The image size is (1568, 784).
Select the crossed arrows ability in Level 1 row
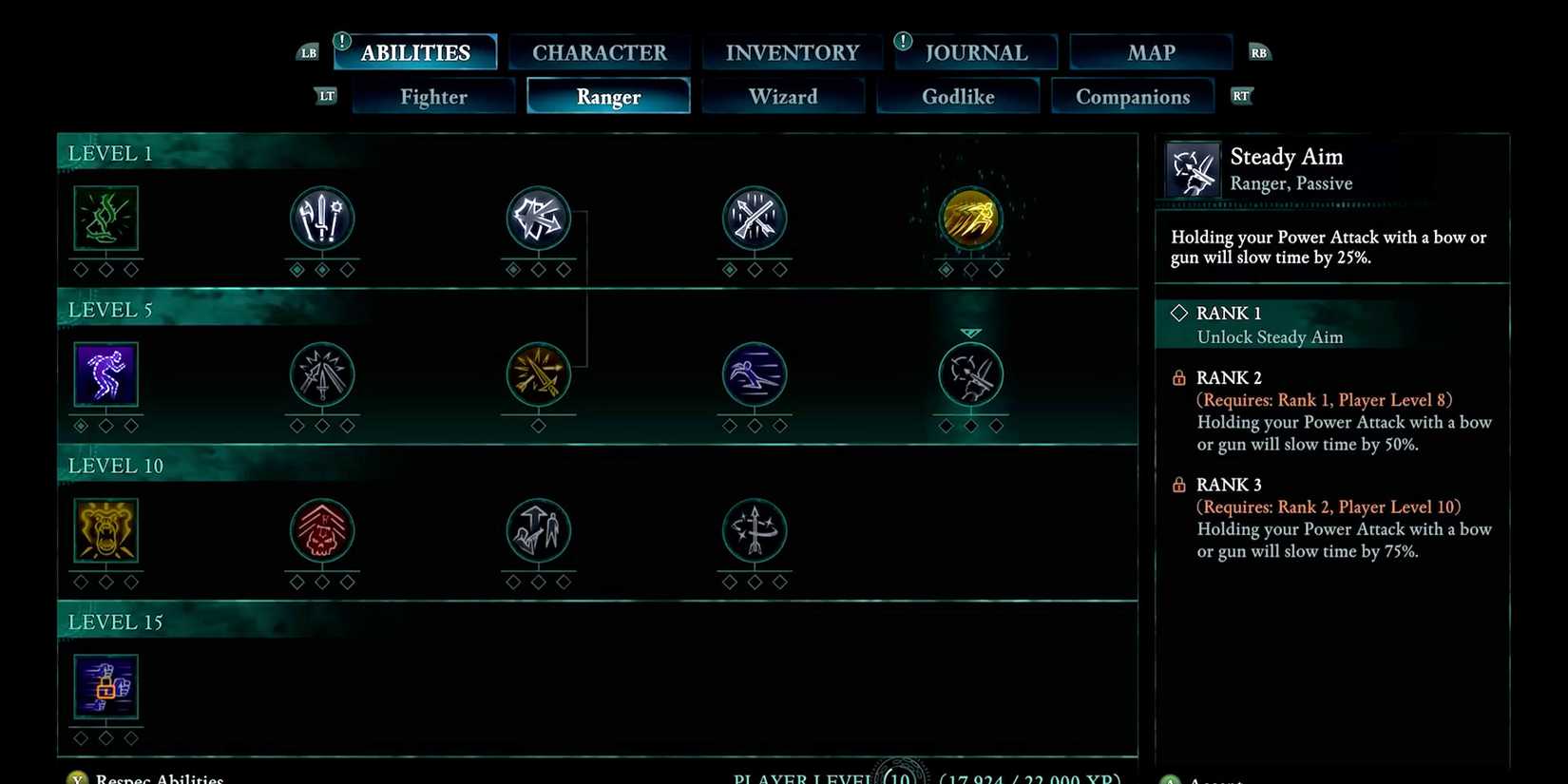point(755,219)
